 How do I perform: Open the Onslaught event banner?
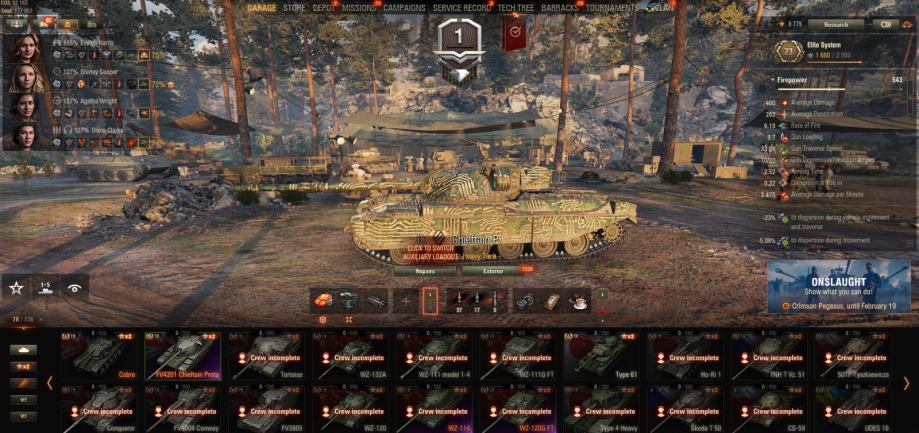[x=839, y=287]
